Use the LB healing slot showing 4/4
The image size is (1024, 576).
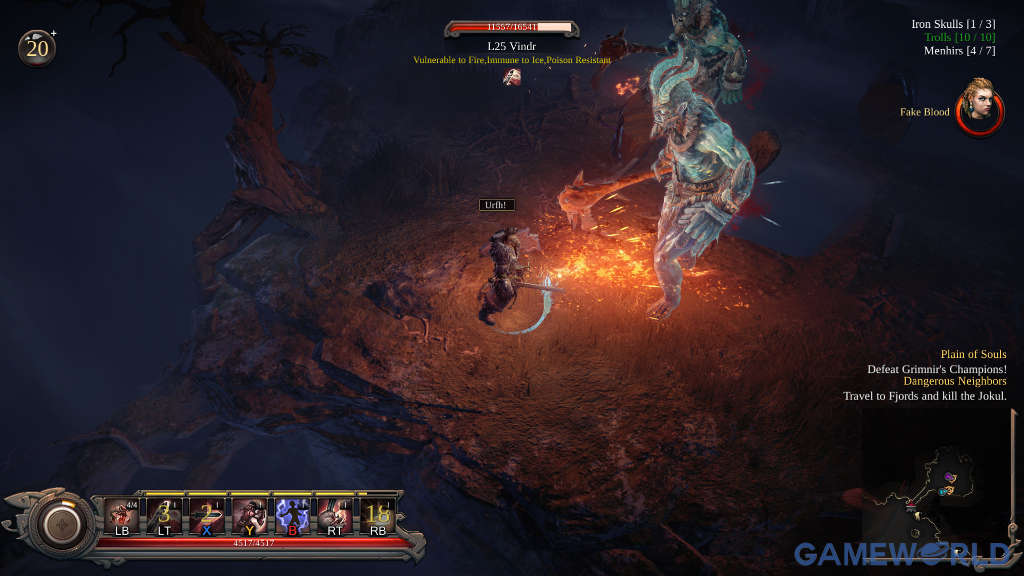pos(122,516)
